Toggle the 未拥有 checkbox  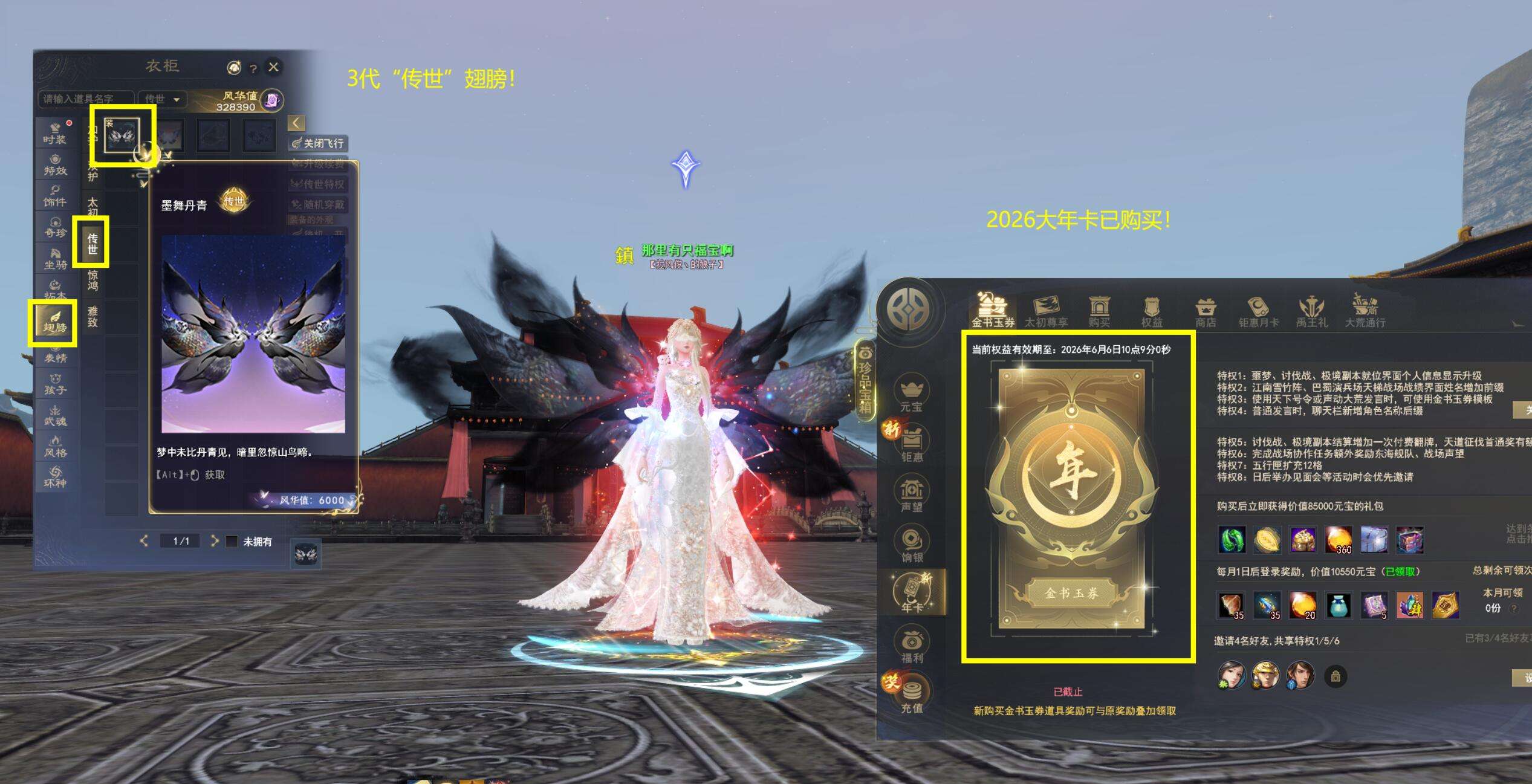point(232,541)
